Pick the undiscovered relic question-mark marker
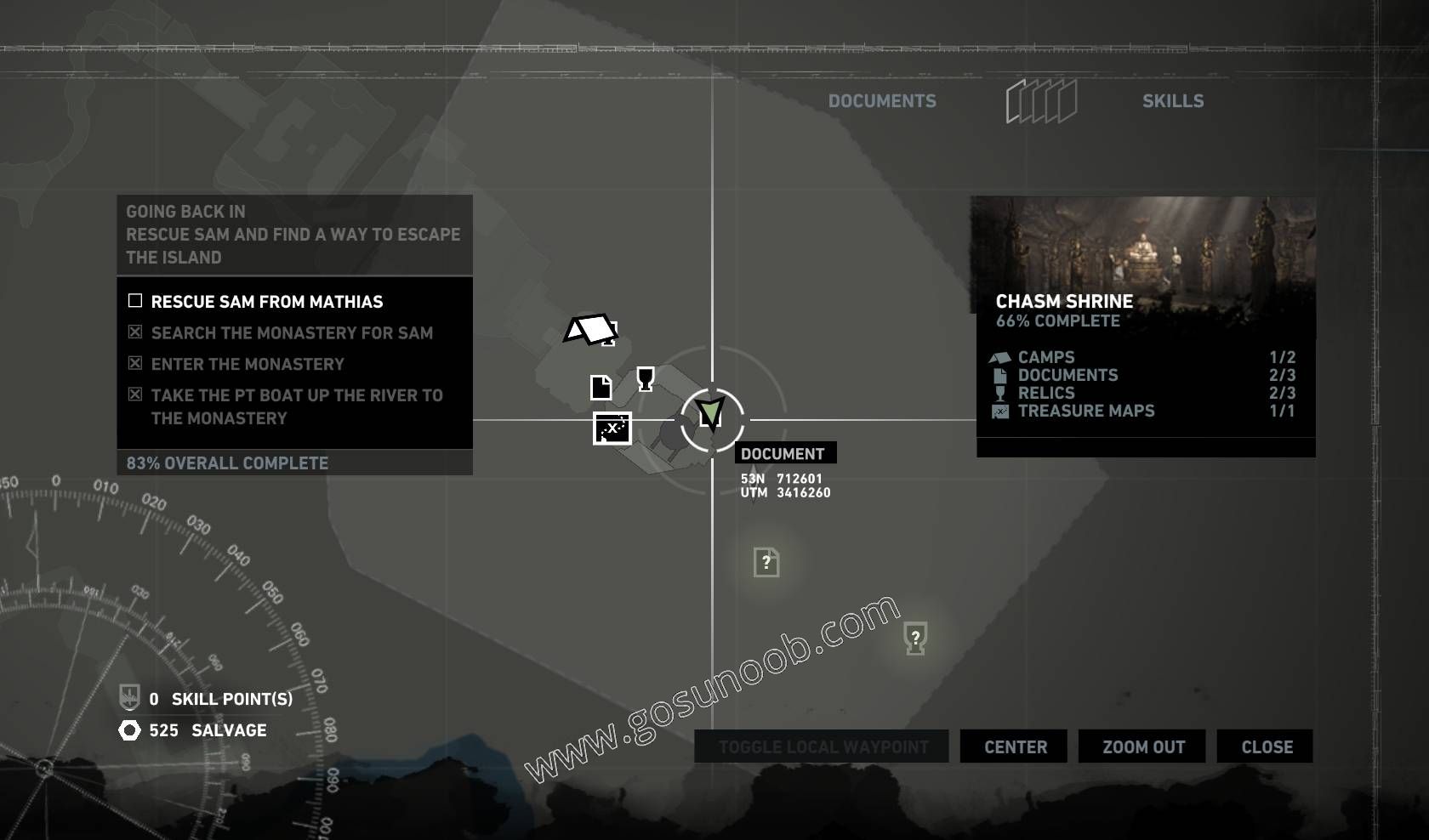 pyautogui.click(x=915, y=638)
